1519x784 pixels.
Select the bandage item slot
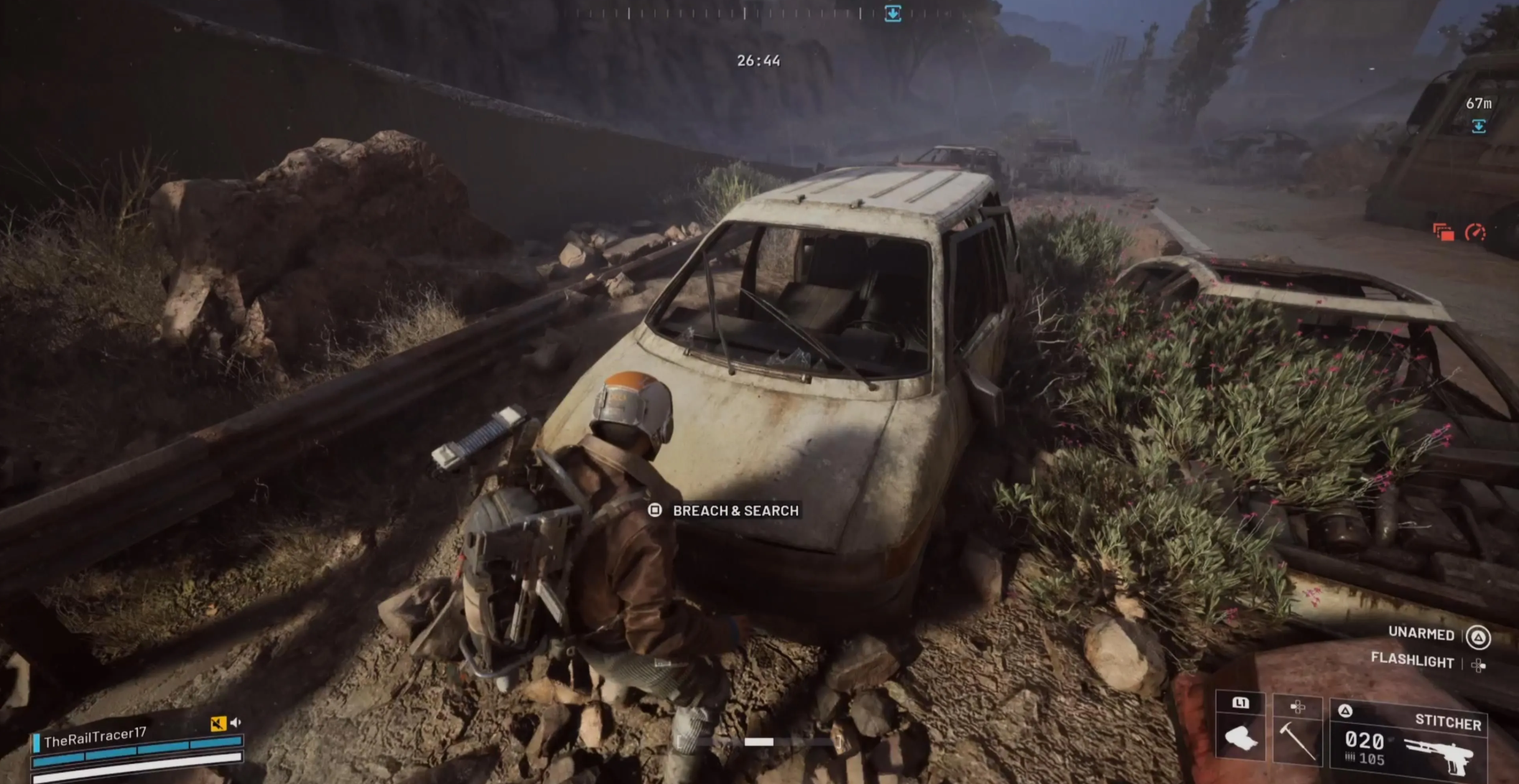click(1240, 737)
